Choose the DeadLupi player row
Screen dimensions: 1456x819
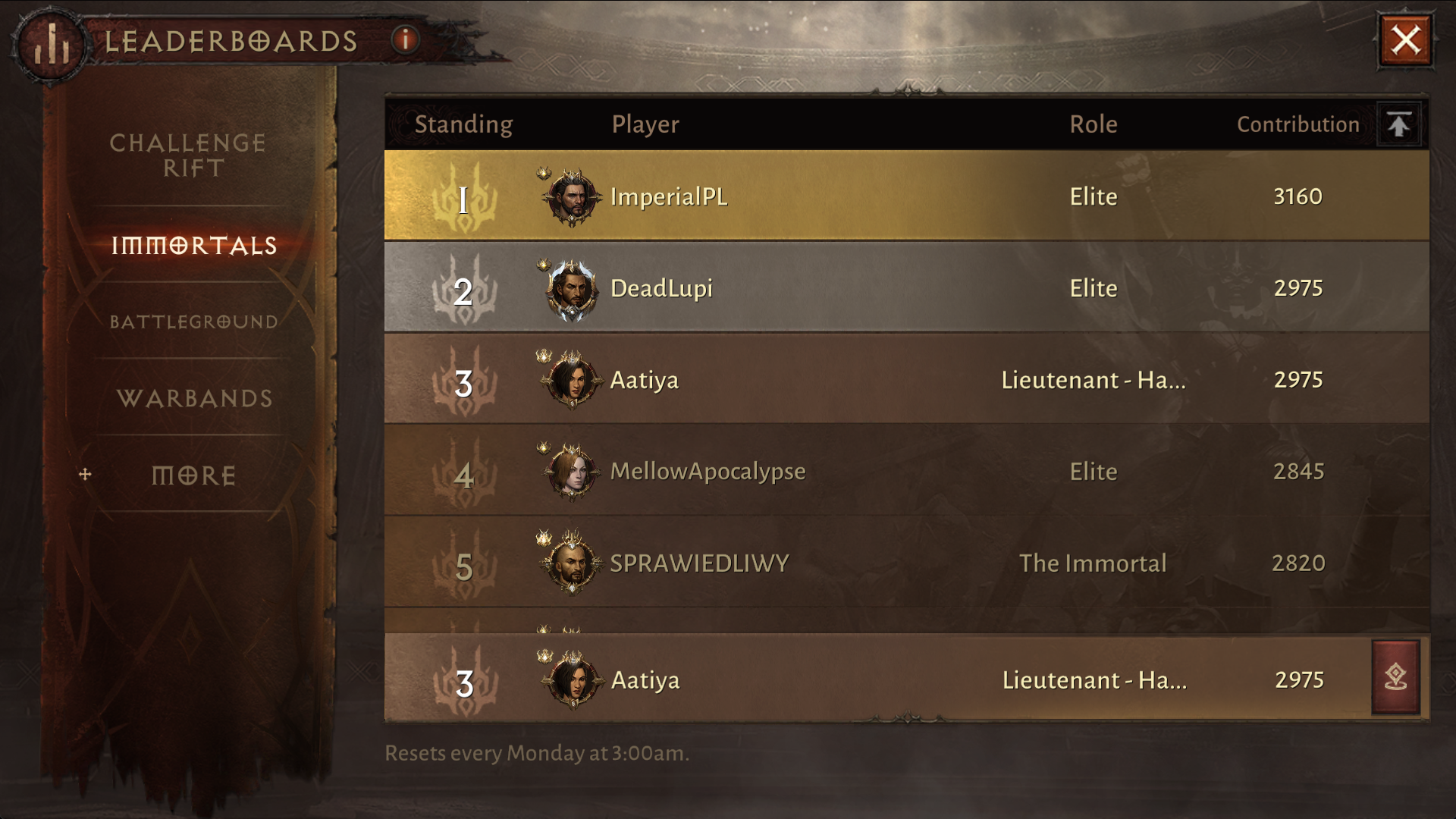(x=906, y=288)
